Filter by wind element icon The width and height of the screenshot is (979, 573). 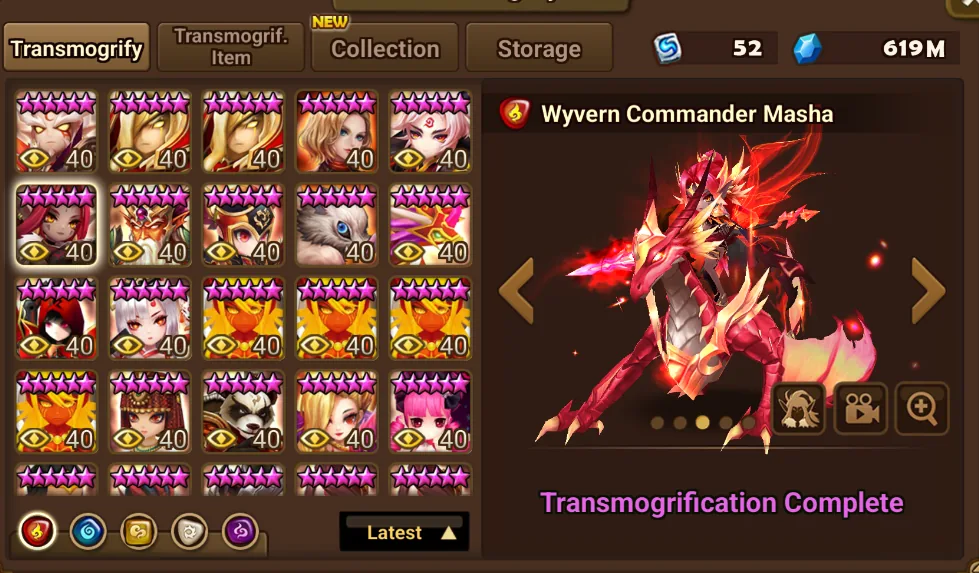point(139,532)
